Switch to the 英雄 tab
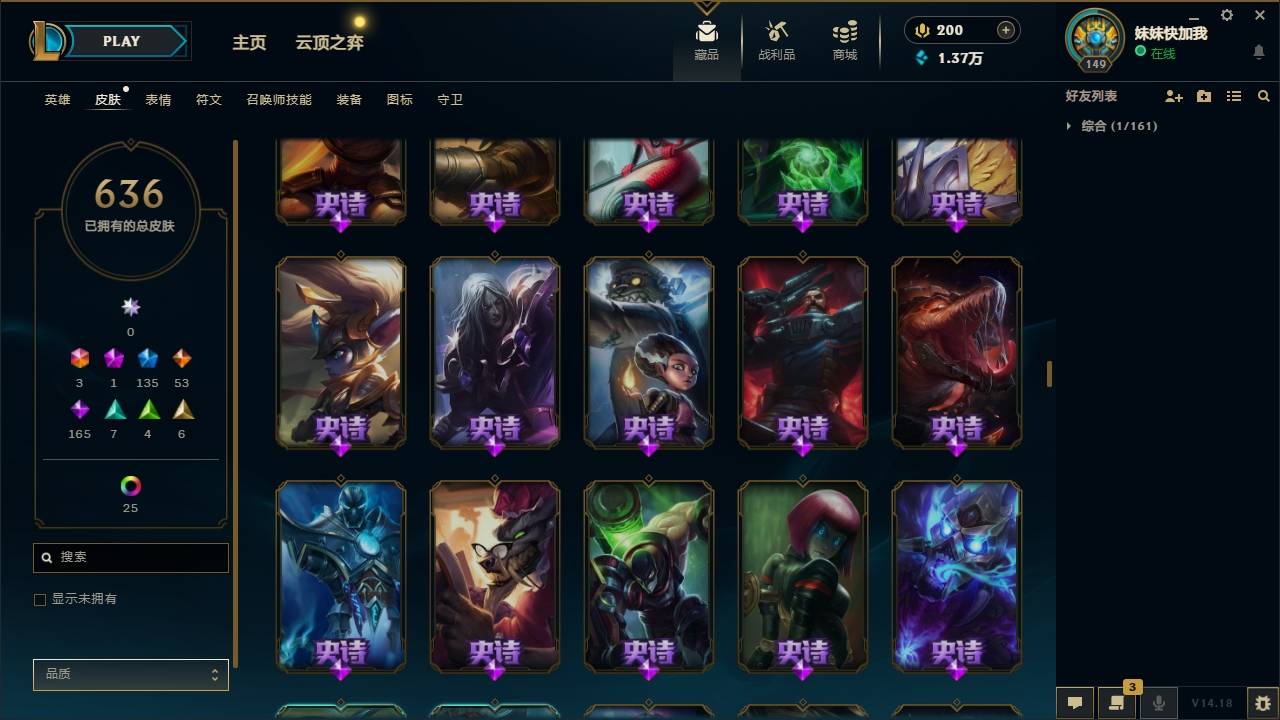1280x720 pixels. [57, 100]
